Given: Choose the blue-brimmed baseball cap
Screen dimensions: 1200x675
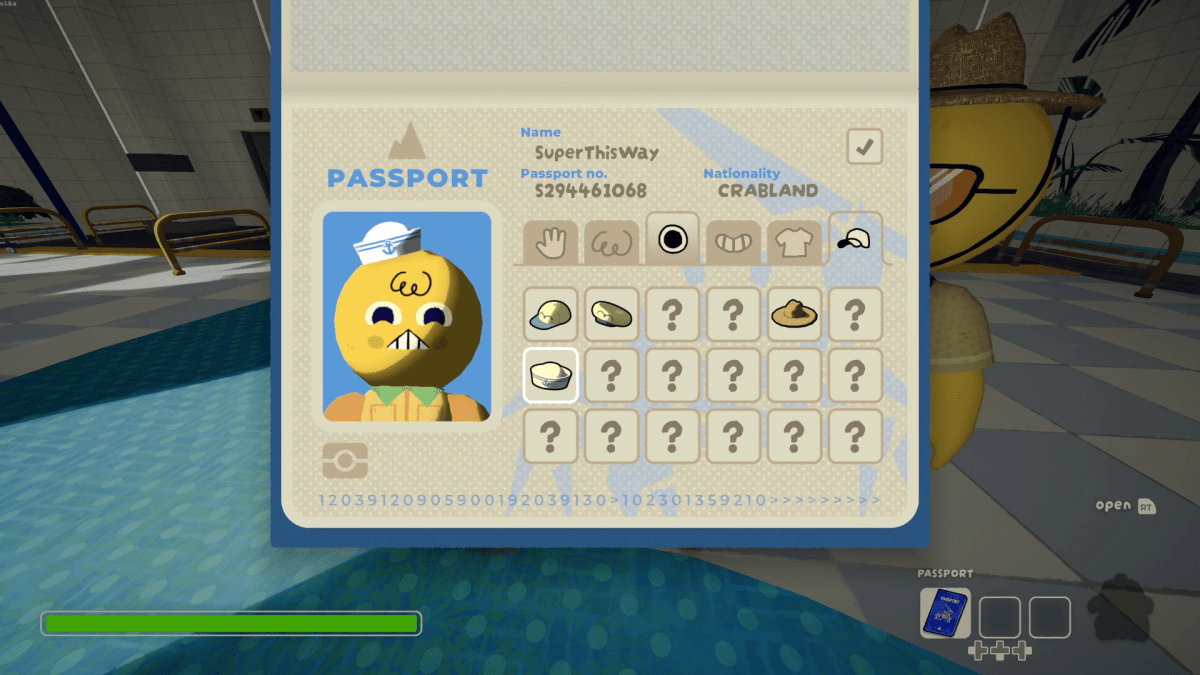Looking at the screenshot, I should tap(550, 314).
